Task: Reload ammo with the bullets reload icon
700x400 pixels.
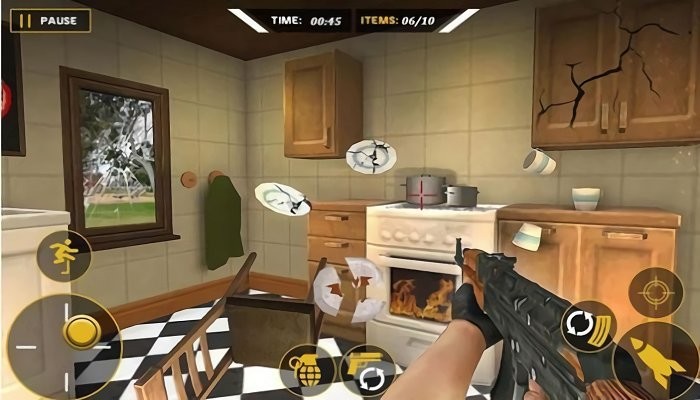Action: [588, 327]
